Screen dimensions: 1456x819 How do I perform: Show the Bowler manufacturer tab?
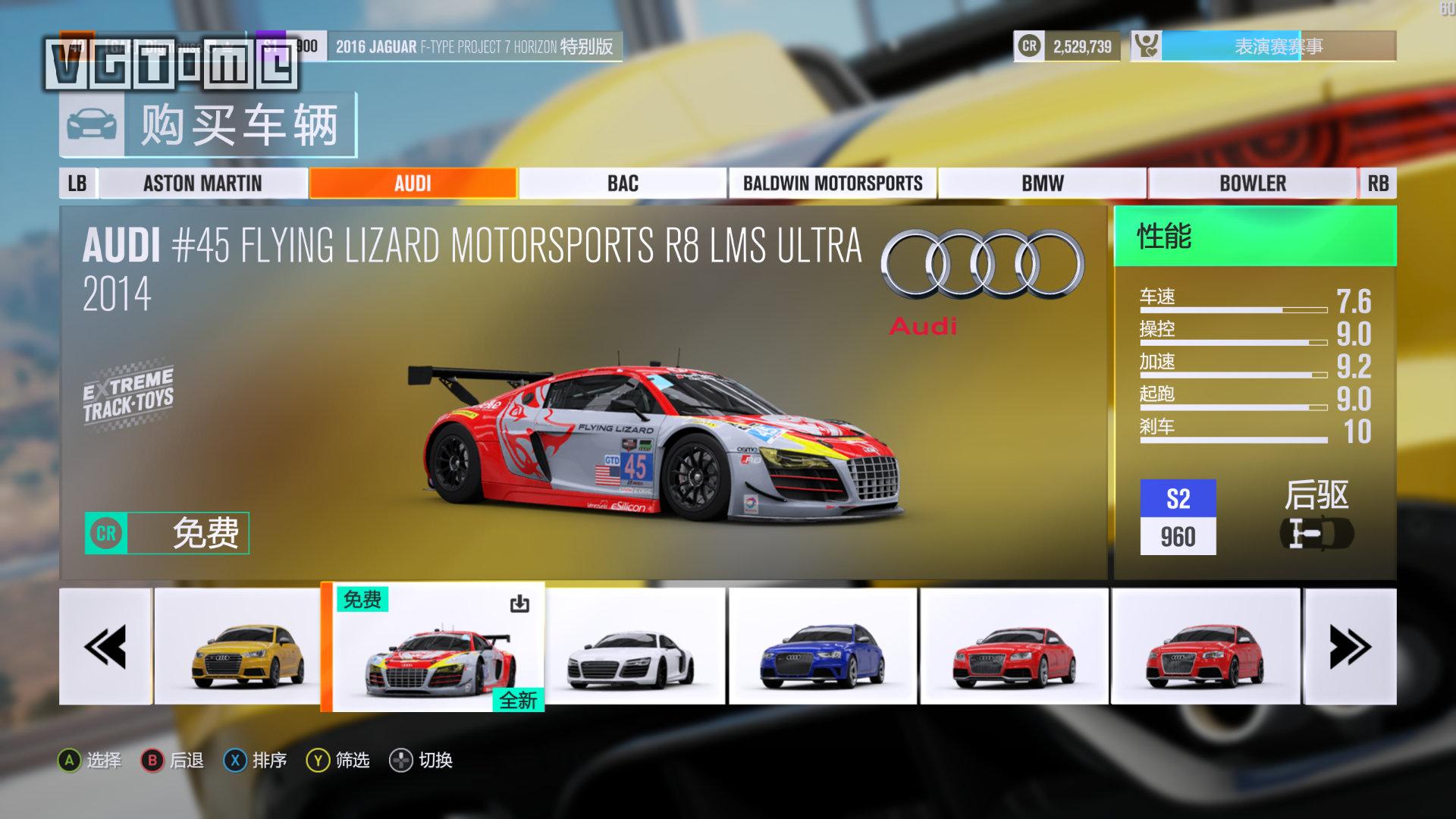[1252, 184]
